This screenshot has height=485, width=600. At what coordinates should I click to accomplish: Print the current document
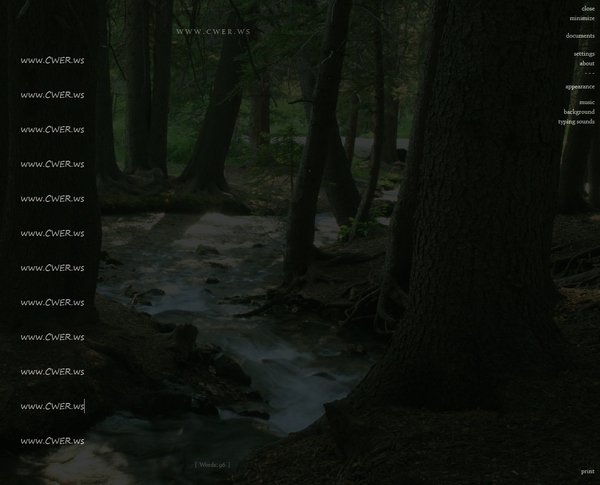587,471
